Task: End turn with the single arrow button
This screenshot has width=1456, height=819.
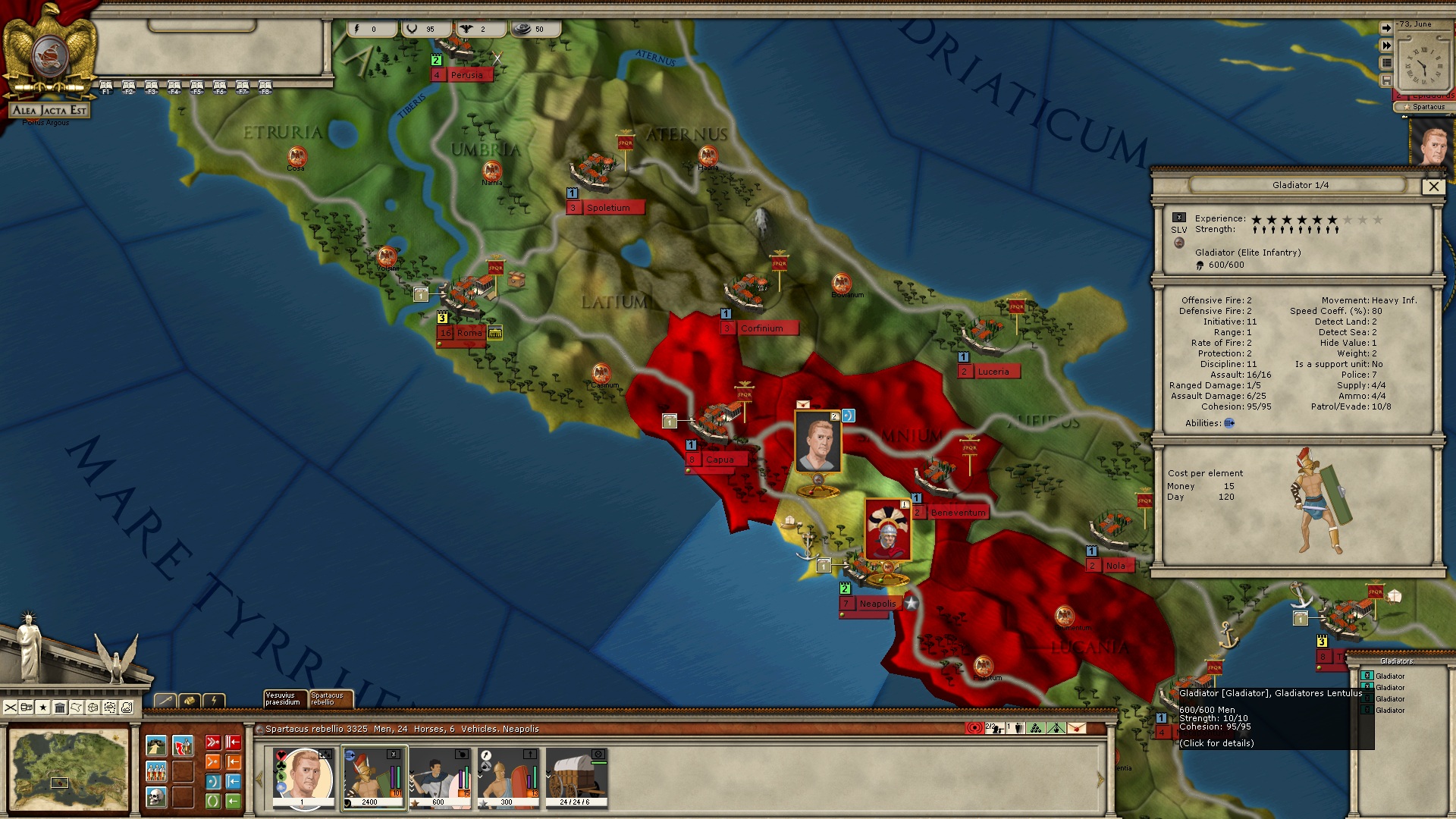Action: (x=1386, y=28)
